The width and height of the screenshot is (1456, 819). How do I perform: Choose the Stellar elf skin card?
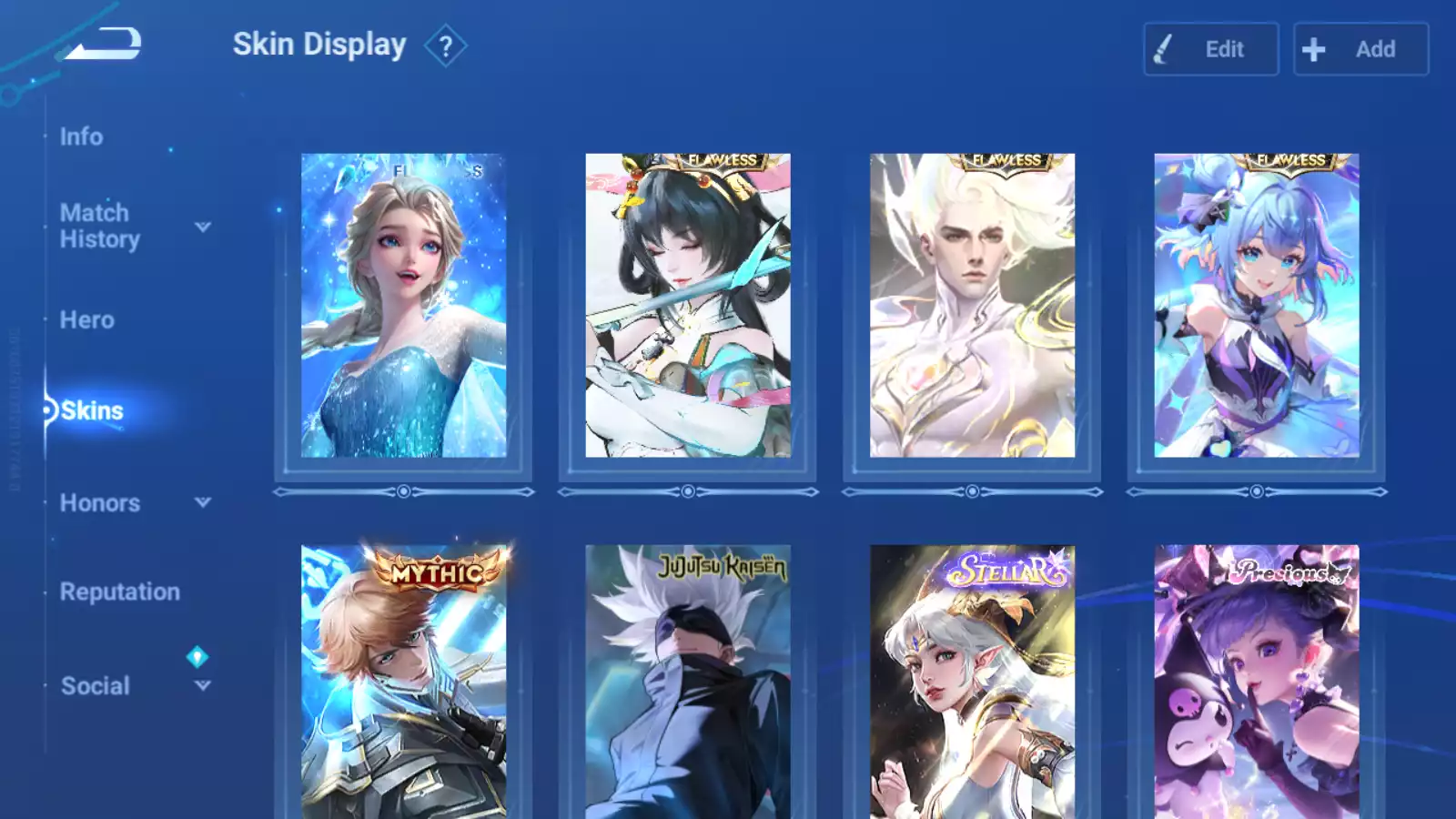click(972, 682)
